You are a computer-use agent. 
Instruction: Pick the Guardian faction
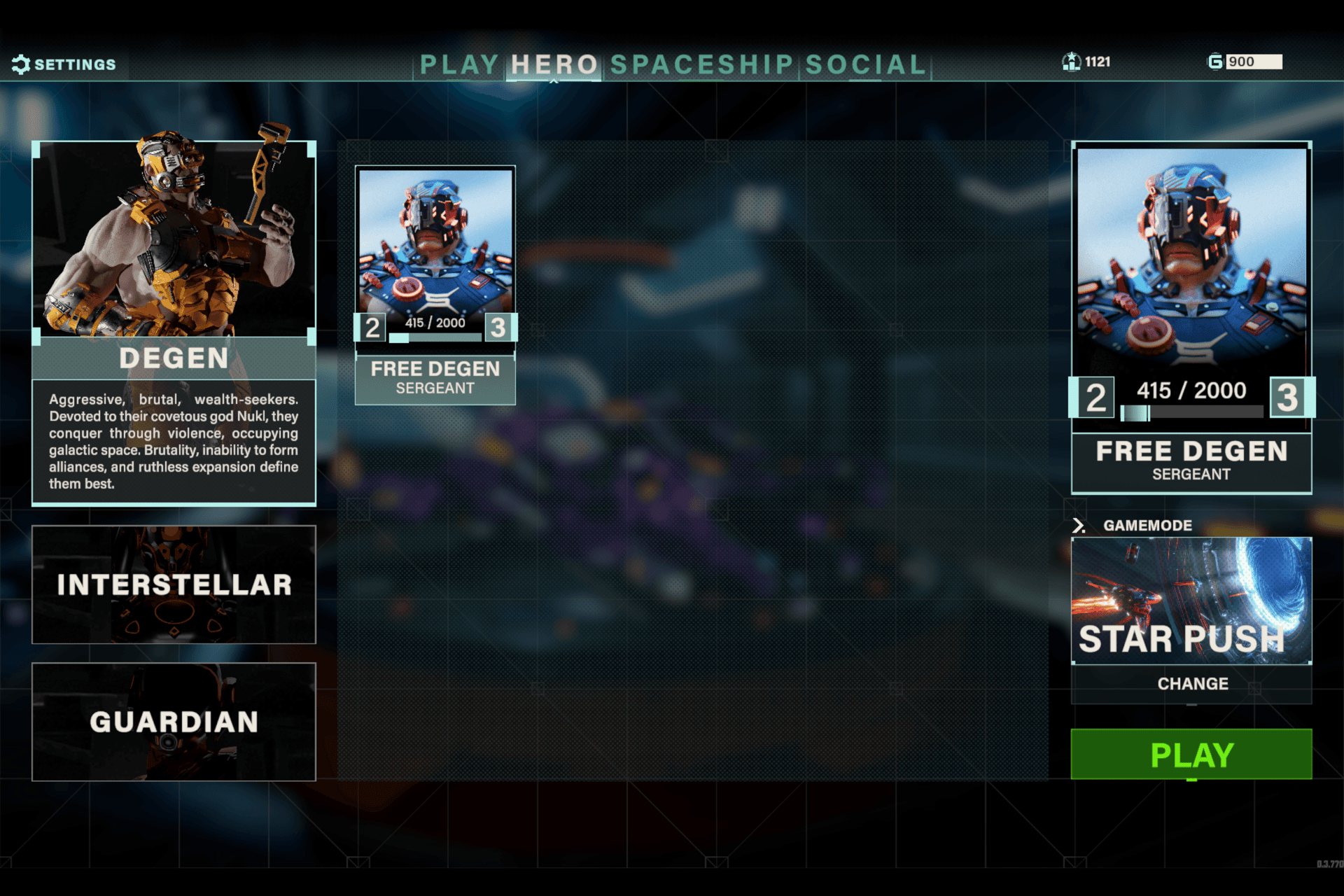click(x=174, y=722)
